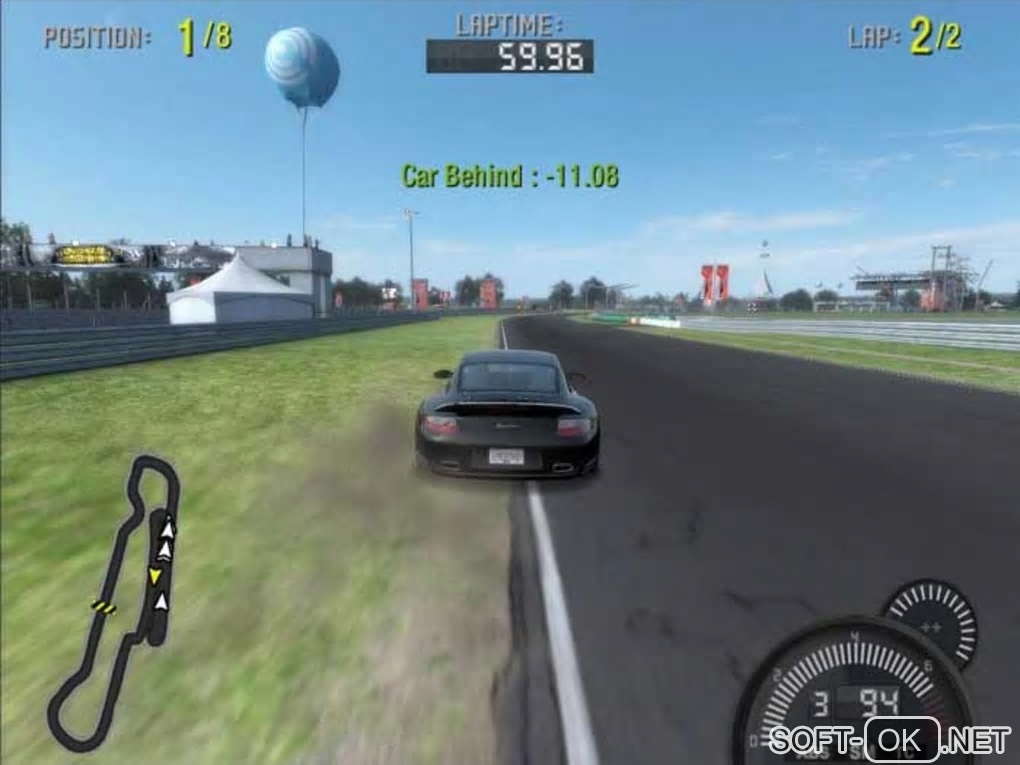
Task: Click the small round gauge above the tachometer
Action: 930,622
